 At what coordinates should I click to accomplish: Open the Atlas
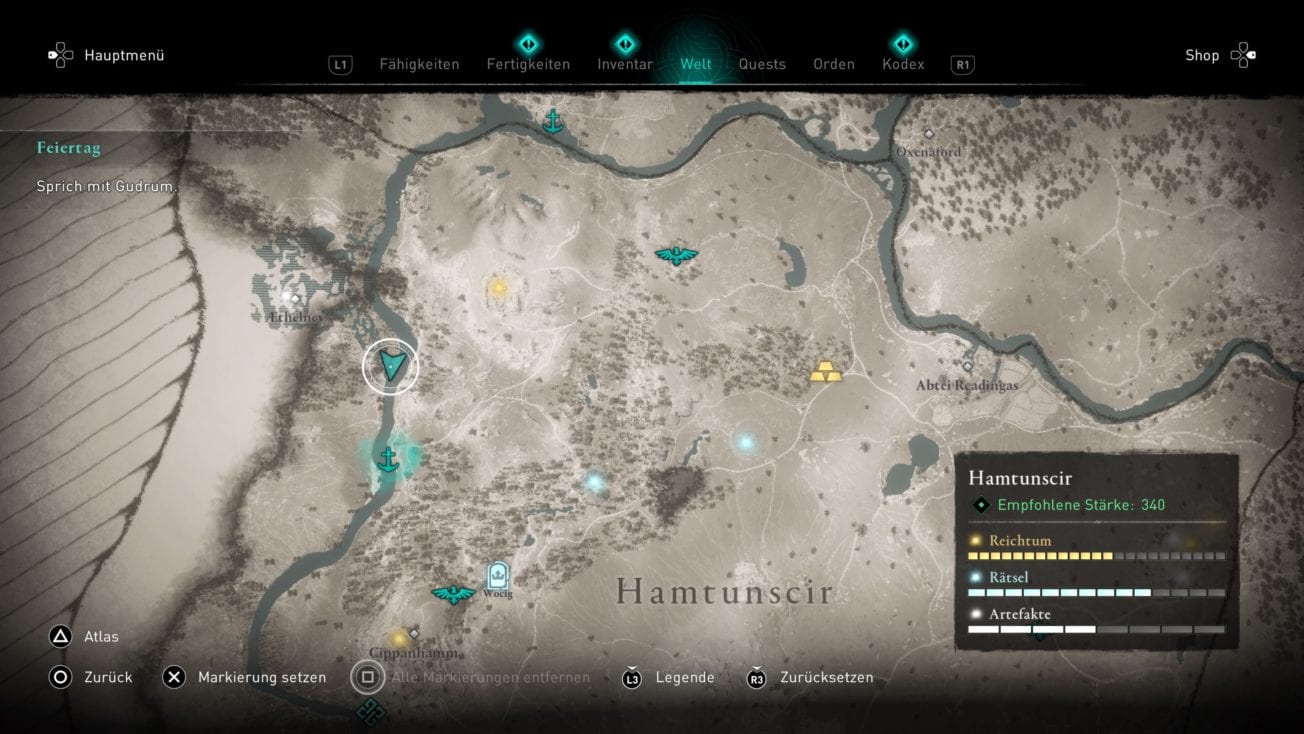coord(100,636)
